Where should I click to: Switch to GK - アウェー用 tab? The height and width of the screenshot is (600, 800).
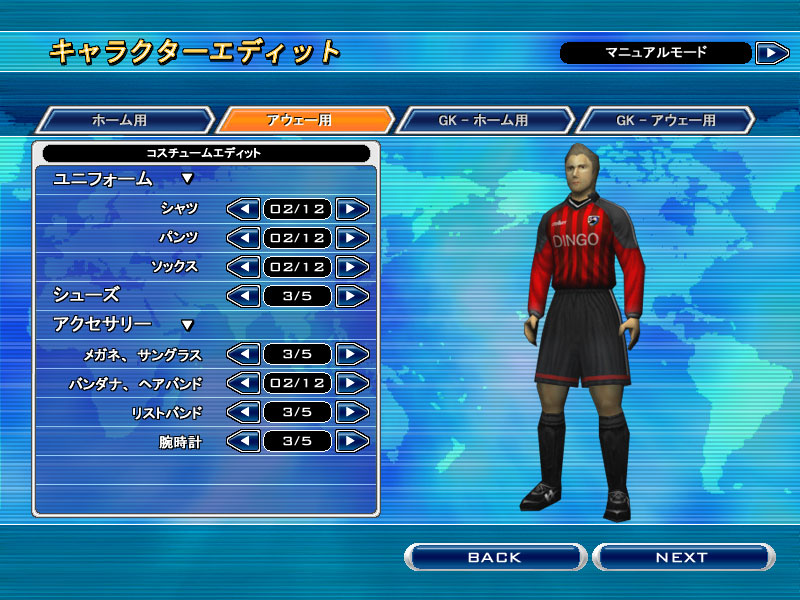(665, 120)
